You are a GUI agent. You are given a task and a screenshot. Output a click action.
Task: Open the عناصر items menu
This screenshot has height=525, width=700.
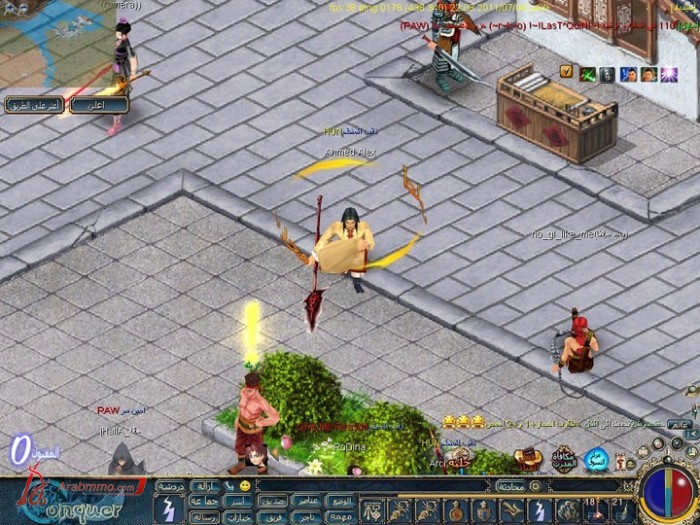(x=307, y=500)
